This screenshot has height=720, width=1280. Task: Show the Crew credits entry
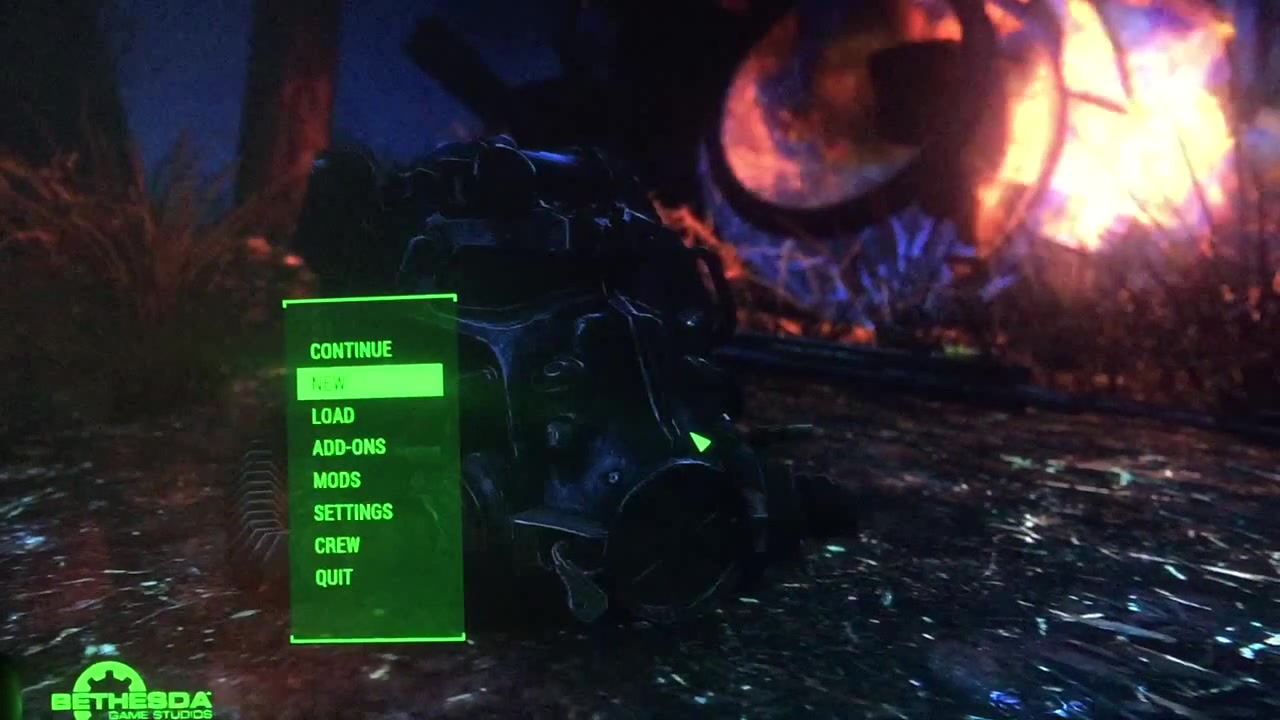click(336, 545)
